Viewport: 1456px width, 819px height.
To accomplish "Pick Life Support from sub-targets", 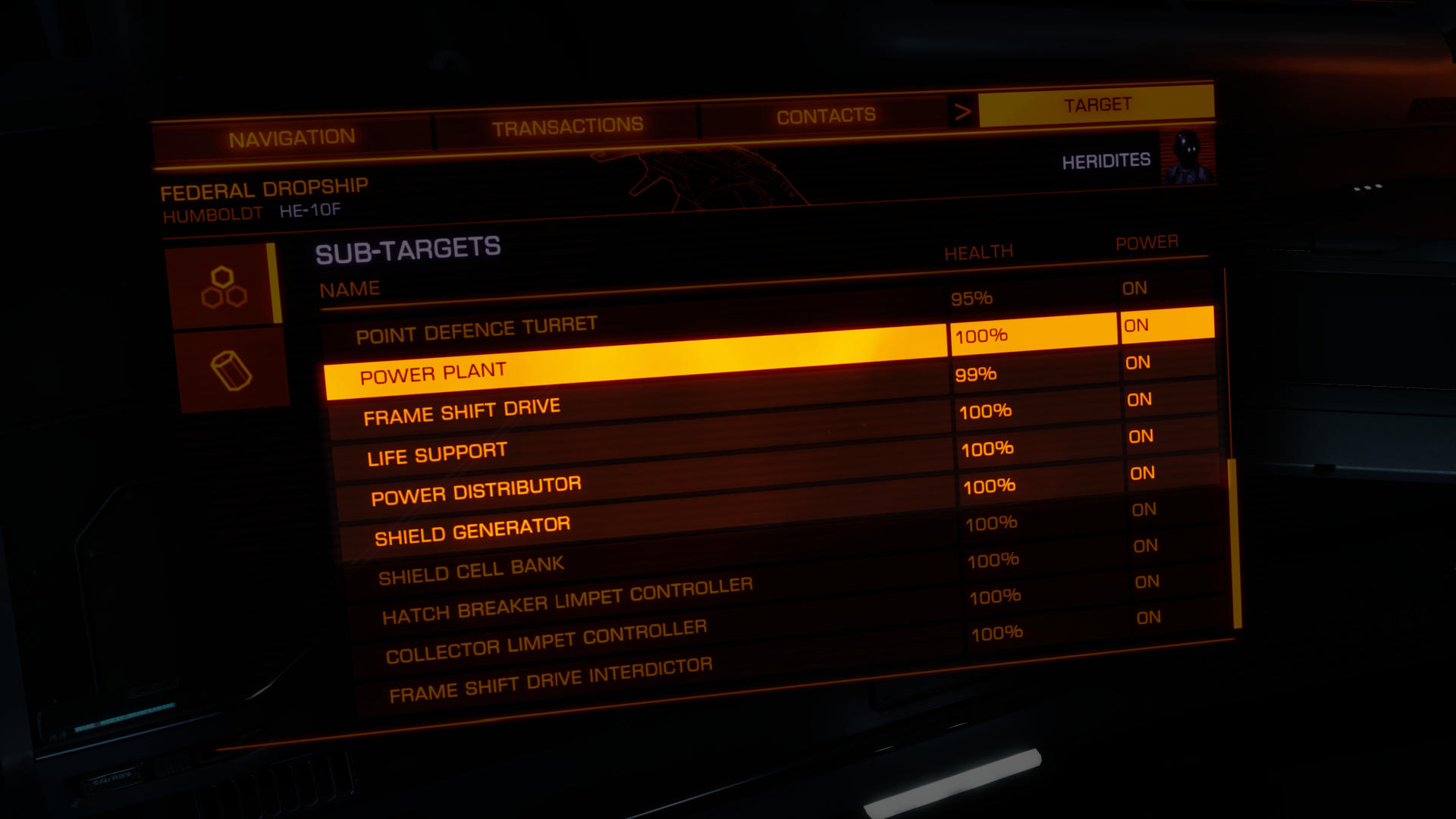I will click(x=437, y=454).
